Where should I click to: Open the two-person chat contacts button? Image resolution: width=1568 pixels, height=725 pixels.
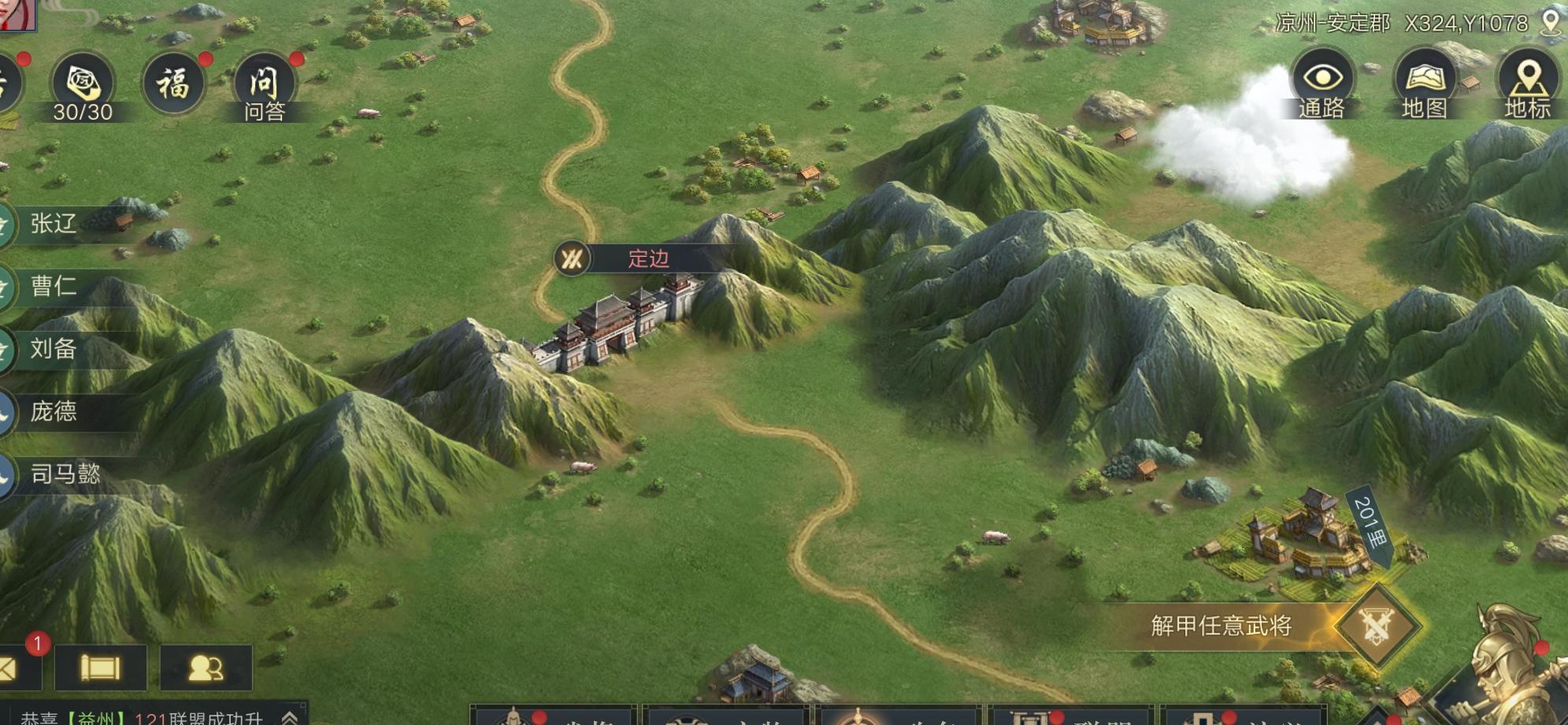(206, 668)
